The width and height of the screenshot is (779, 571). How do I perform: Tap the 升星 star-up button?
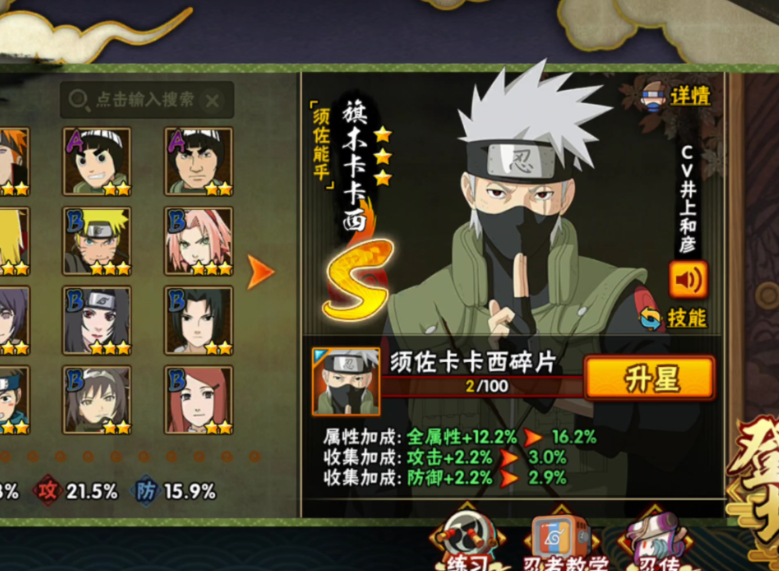coord(649,378)
